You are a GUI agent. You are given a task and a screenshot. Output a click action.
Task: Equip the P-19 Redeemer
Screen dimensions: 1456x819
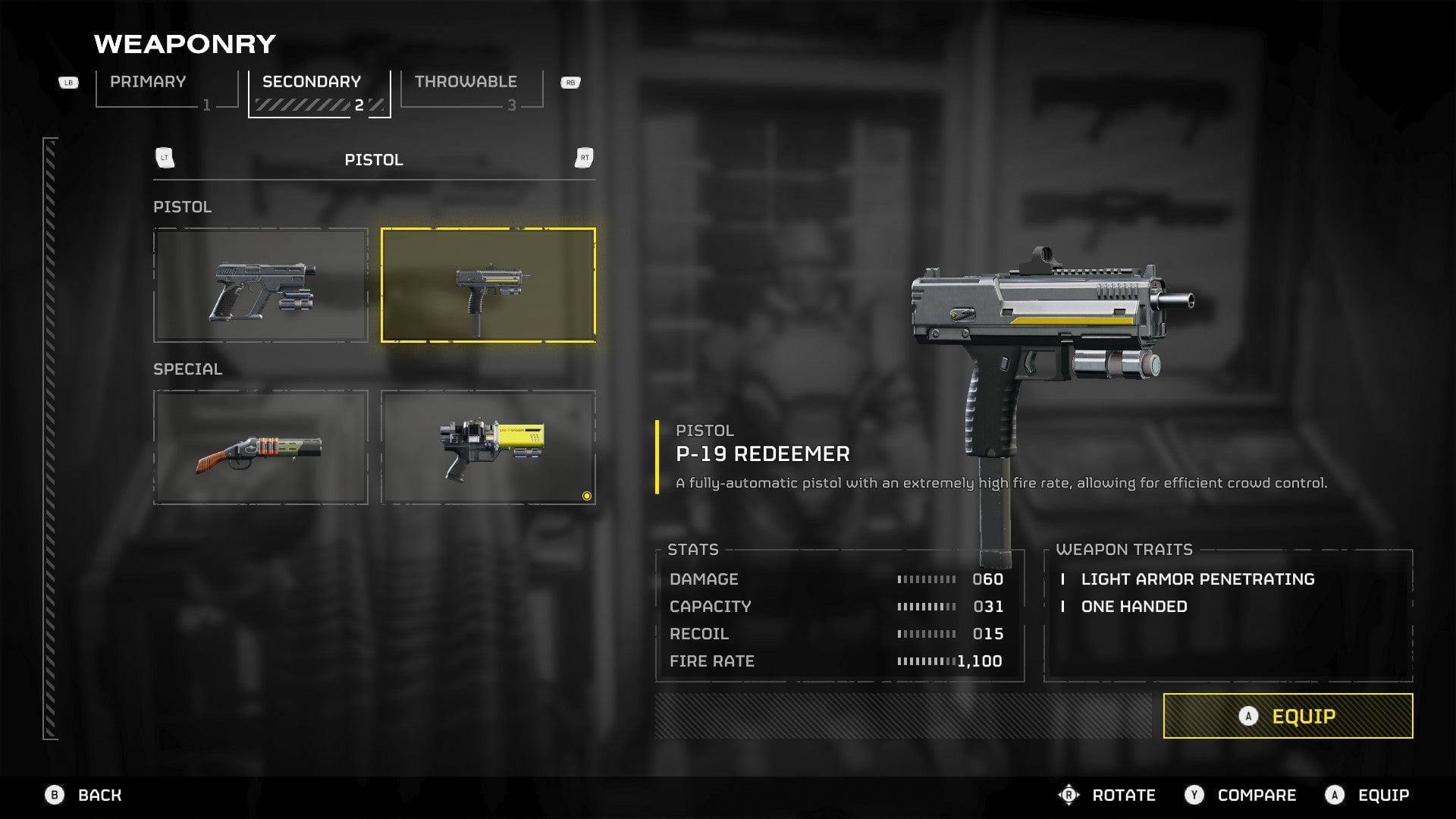pyautogui.click(x=1288, y=716)
